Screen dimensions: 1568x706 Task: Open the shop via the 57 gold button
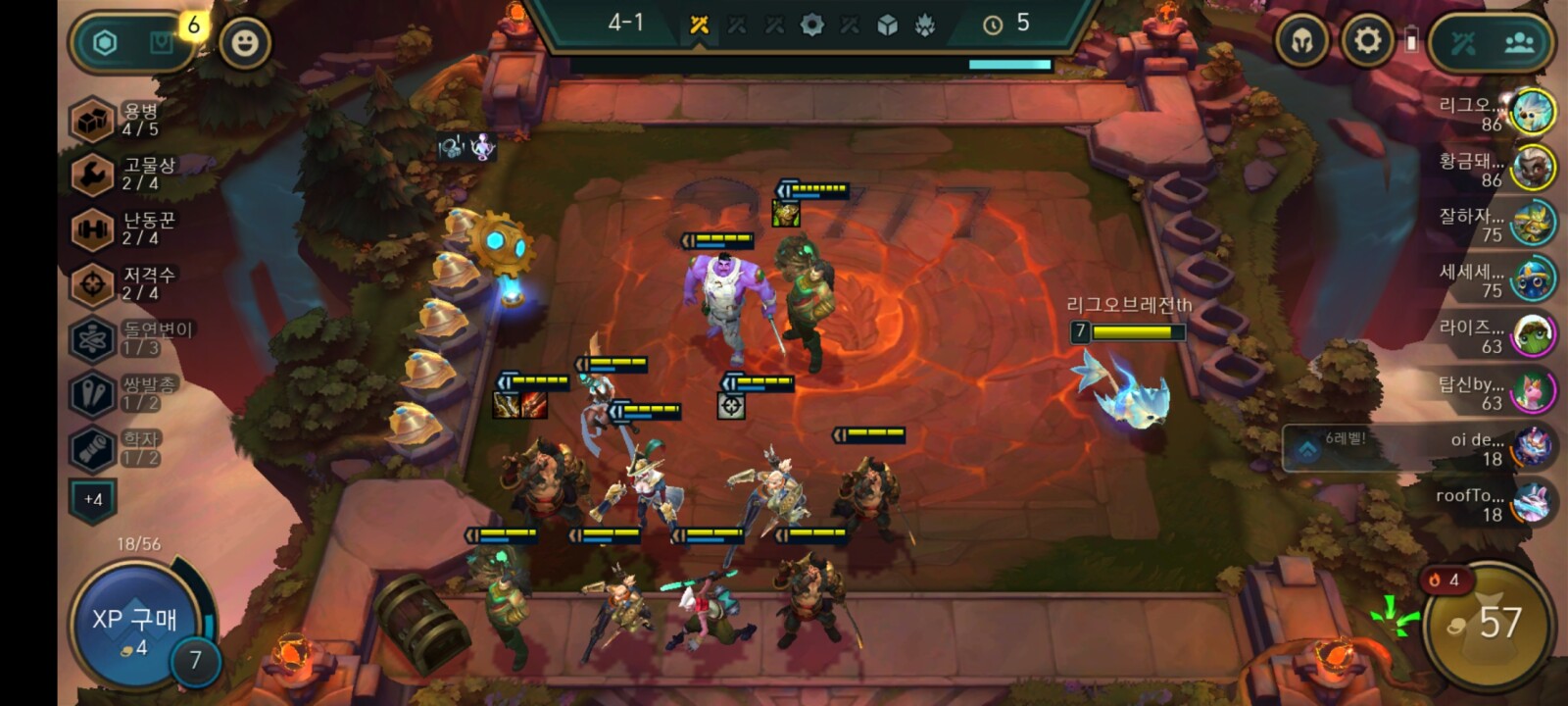(1488, 624)
